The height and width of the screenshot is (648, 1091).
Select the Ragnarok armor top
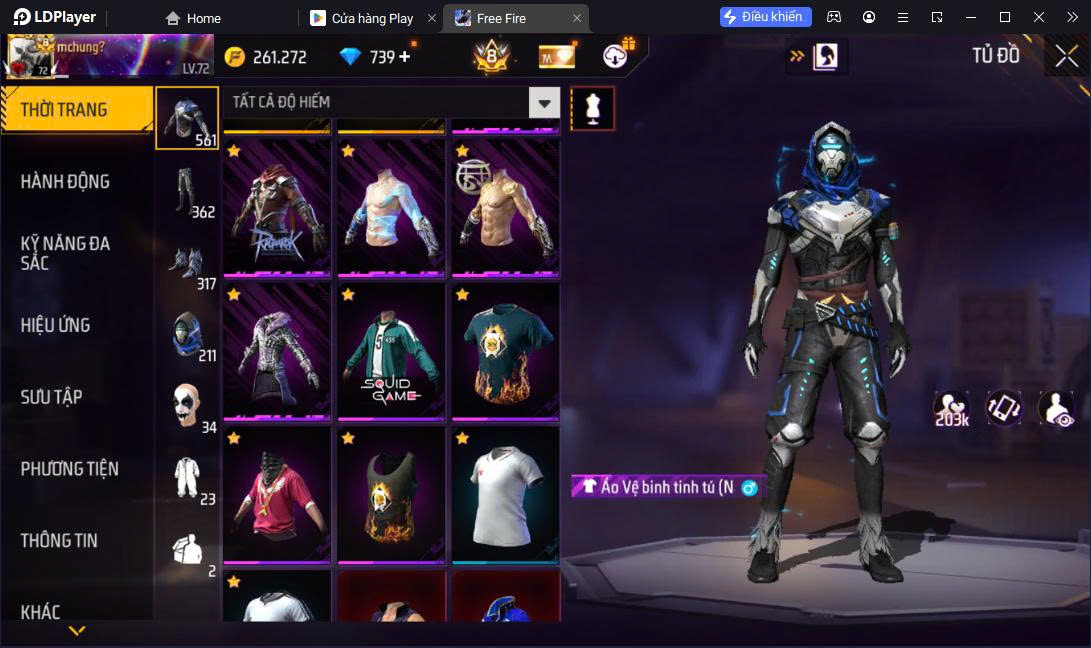(276, 209)
